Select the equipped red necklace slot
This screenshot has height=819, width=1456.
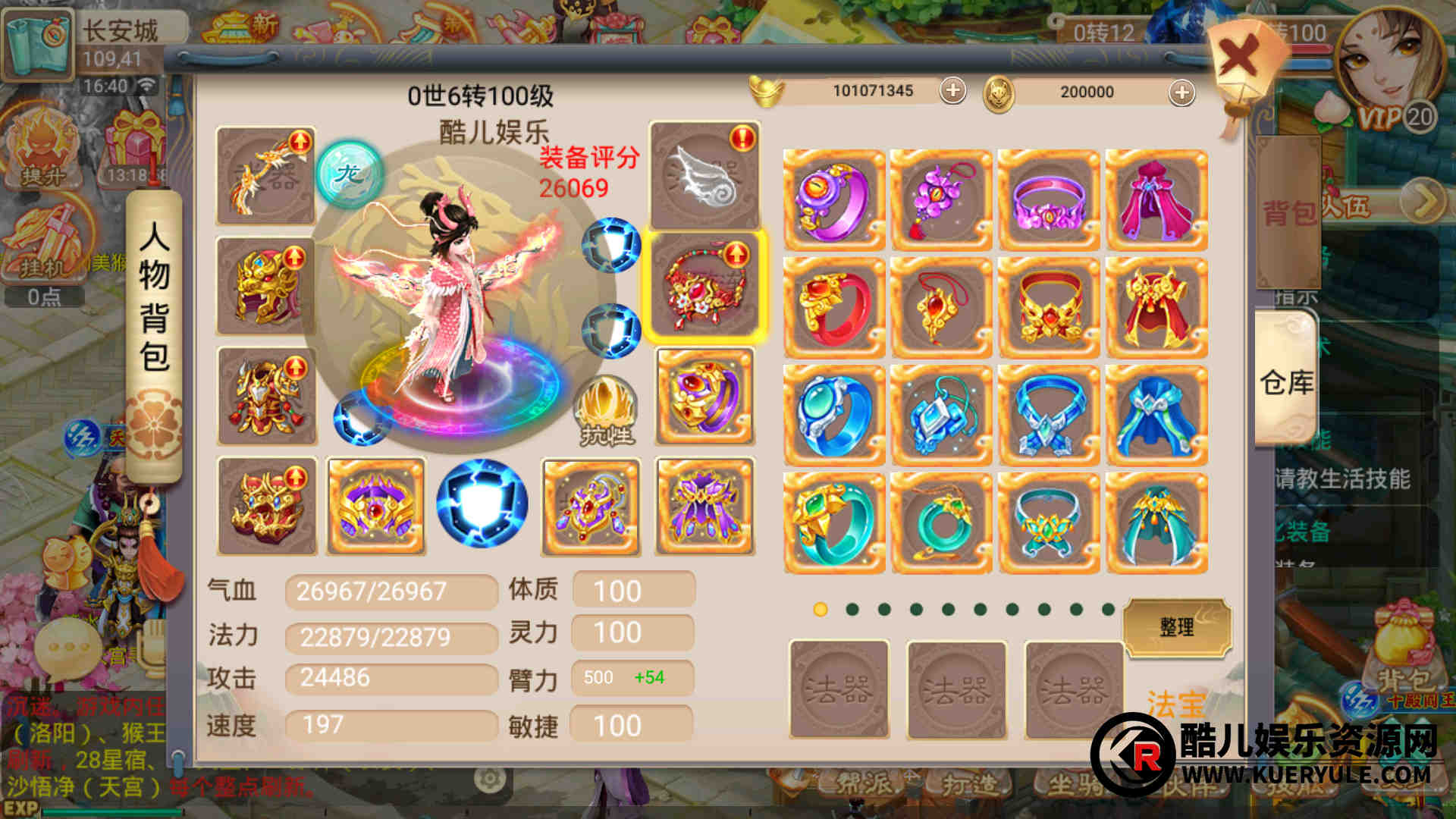(704, 286)
